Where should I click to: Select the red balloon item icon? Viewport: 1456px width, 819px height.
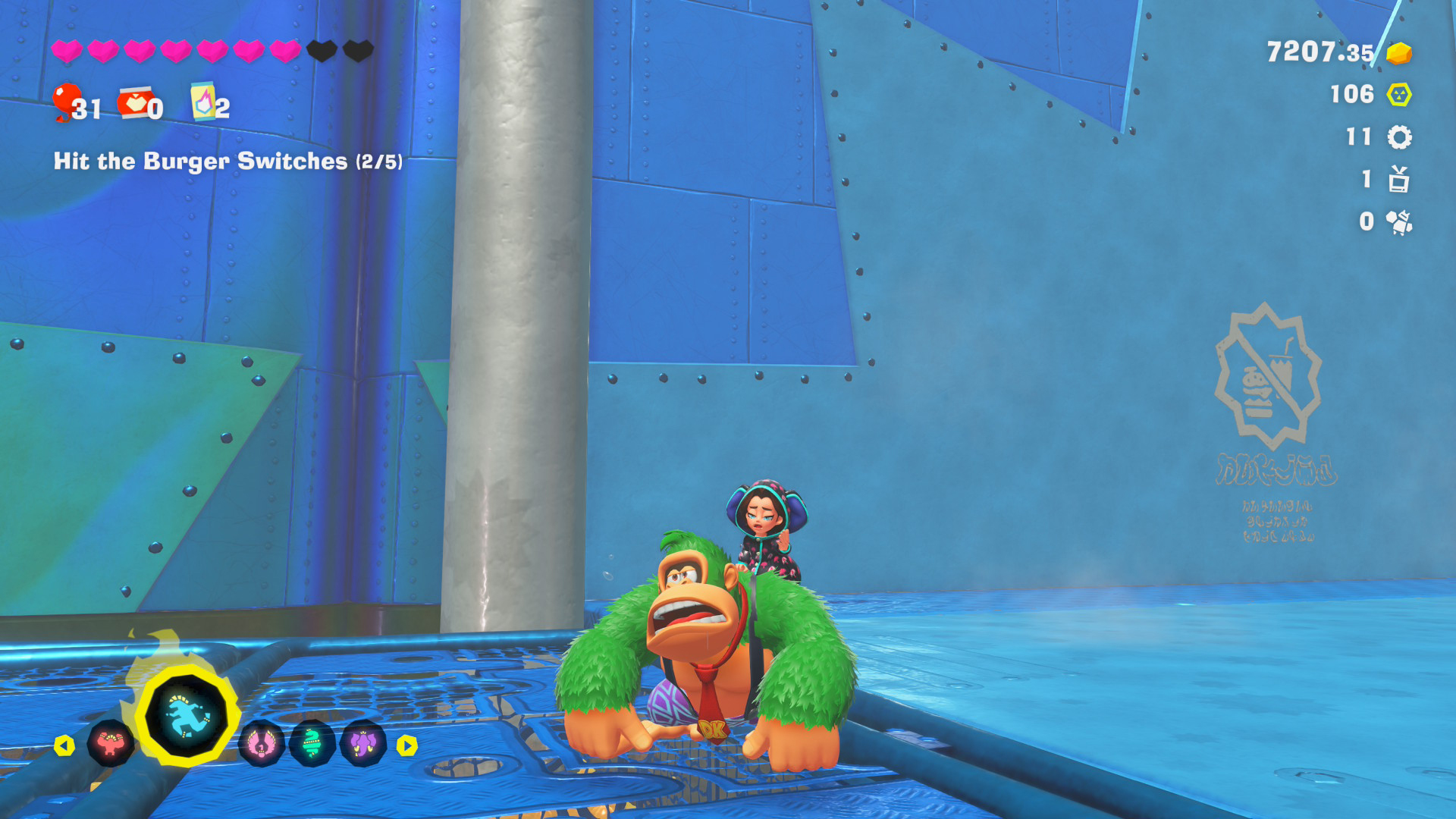[67, 102]
